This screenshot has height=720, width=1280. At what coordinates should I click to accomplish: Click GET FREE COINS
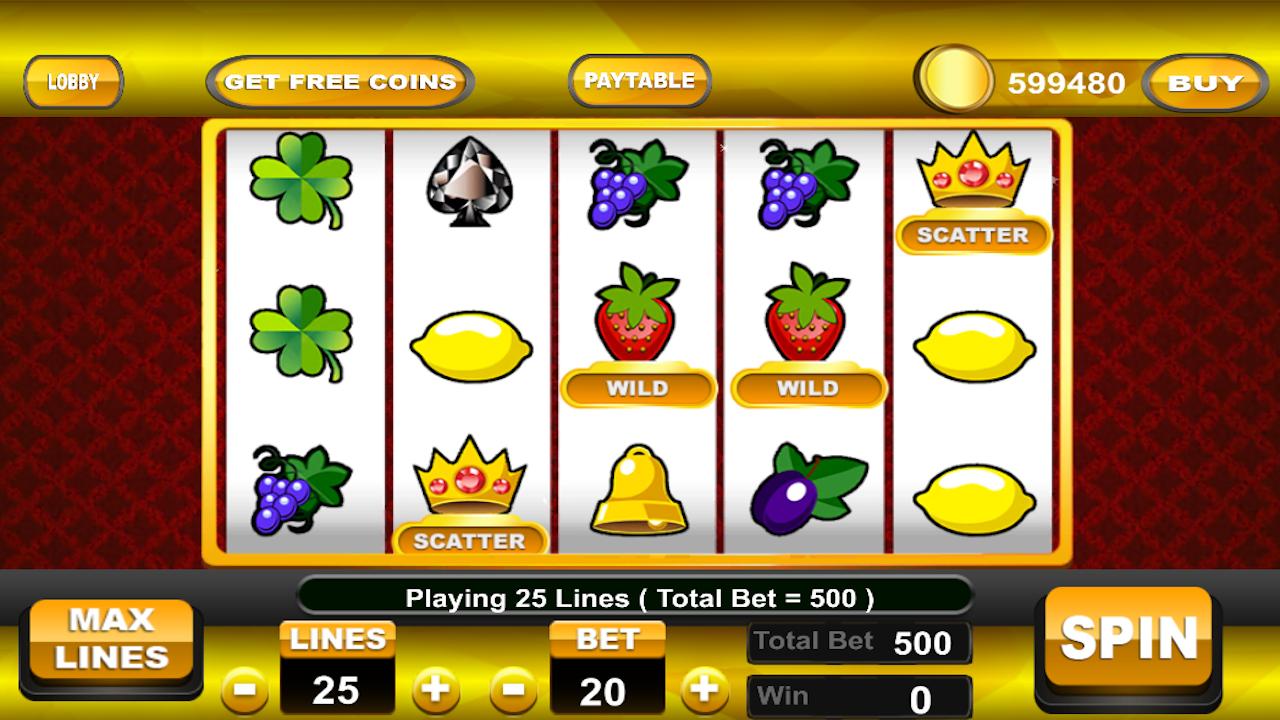[x=339, y=81]
